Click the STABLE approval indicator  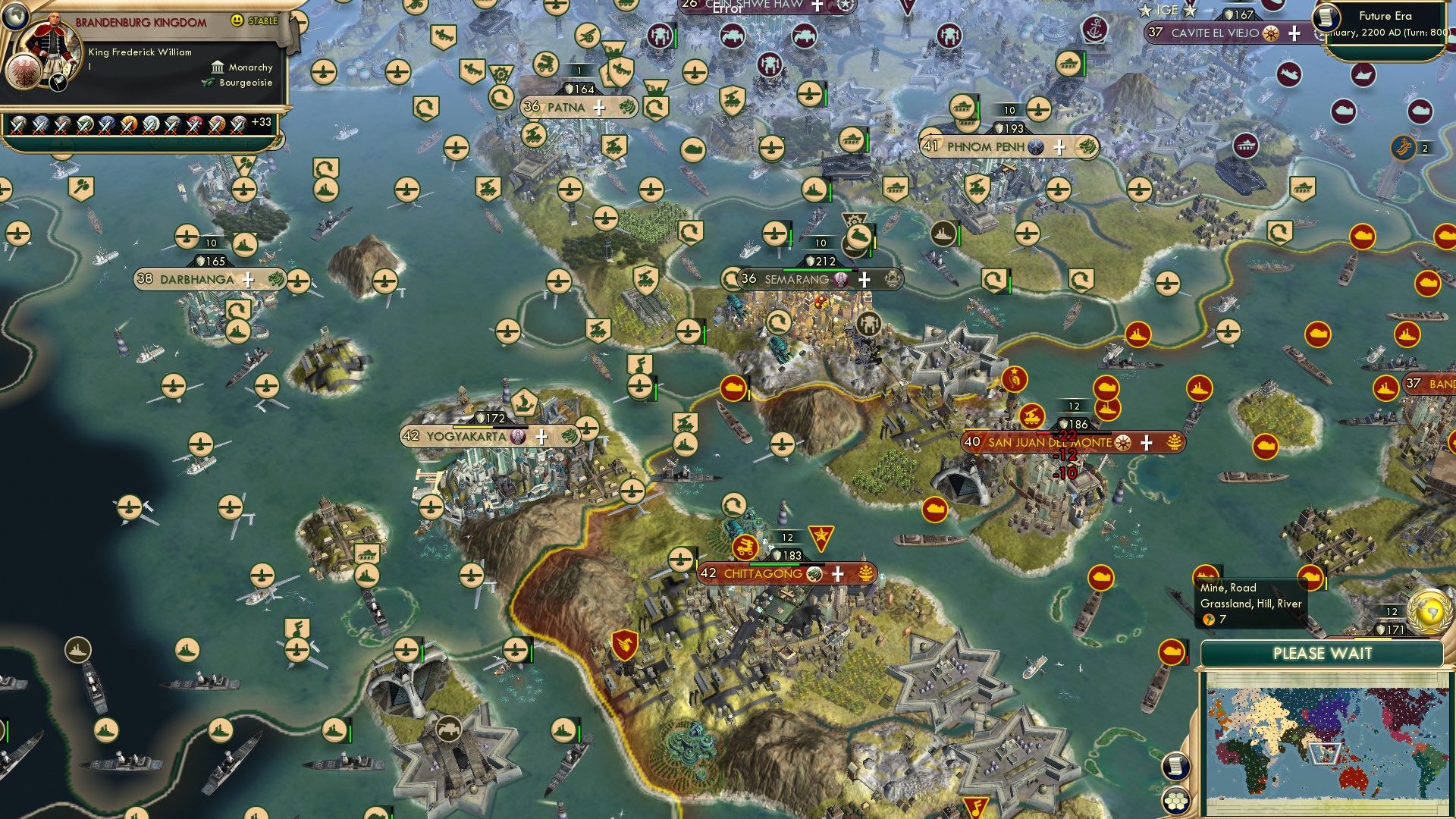point(254,20)
